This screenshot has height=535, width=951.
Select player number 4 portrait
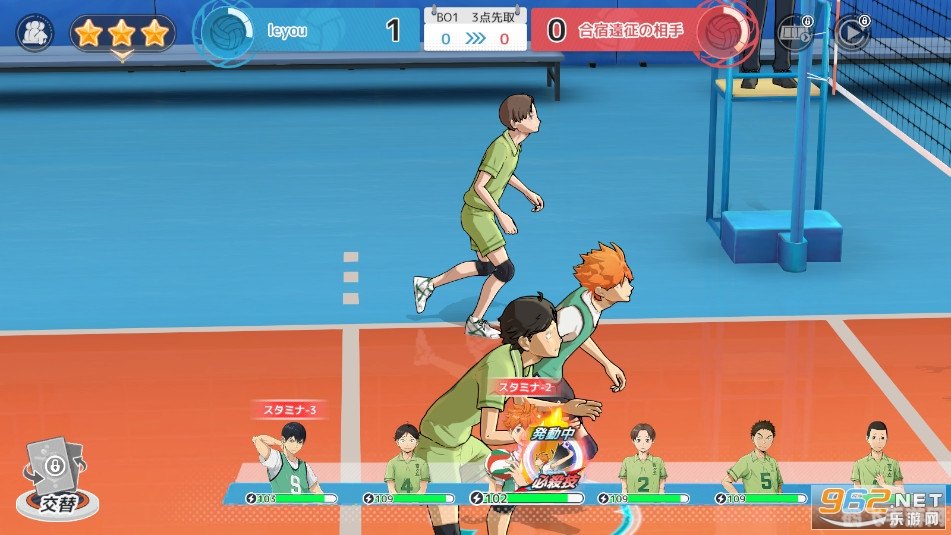[x=406, y=460]
